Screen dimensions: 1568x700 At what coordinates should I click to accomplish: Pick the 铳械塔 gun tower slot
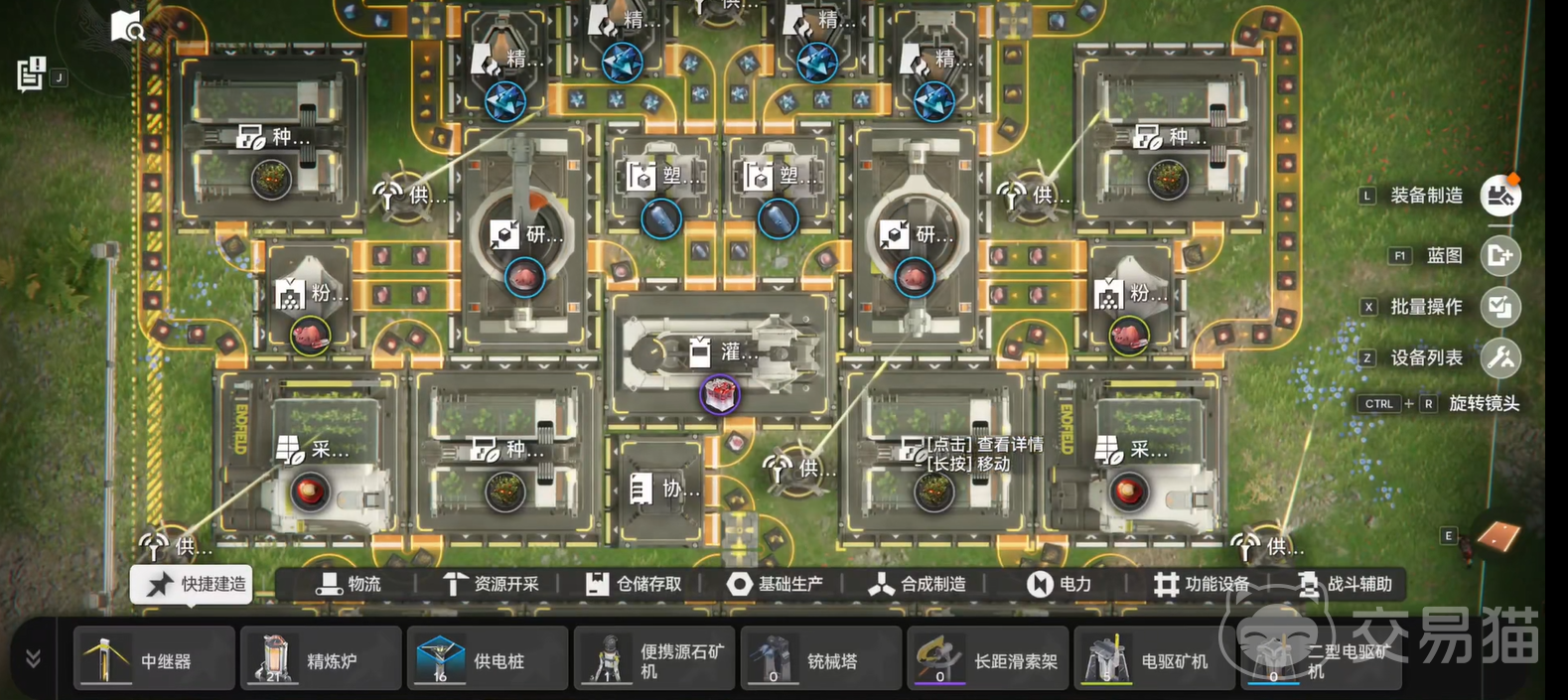pos(821,658)
